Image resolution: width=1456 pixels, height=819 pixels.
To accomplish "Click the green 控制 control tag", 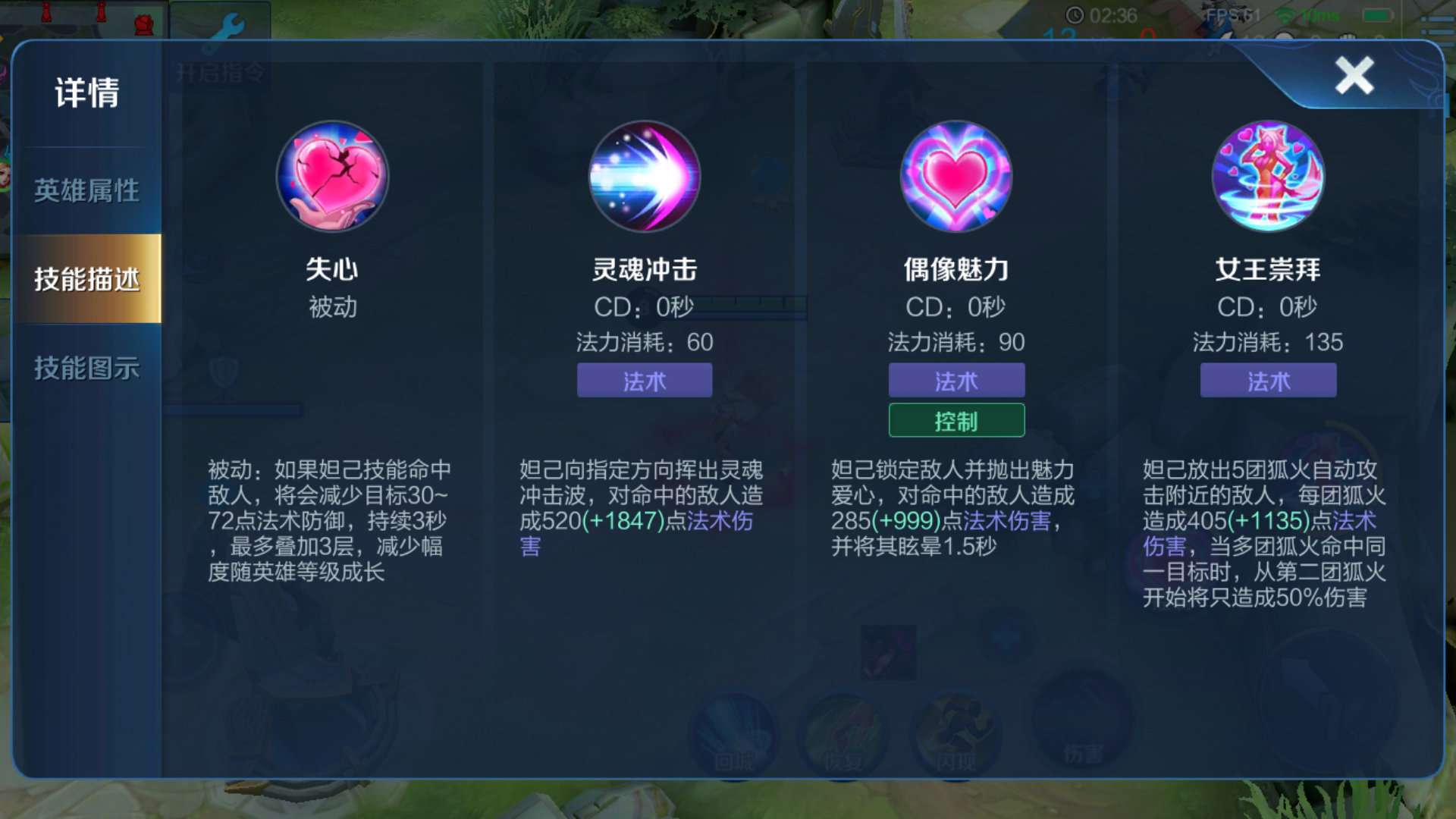I will 957,419.
